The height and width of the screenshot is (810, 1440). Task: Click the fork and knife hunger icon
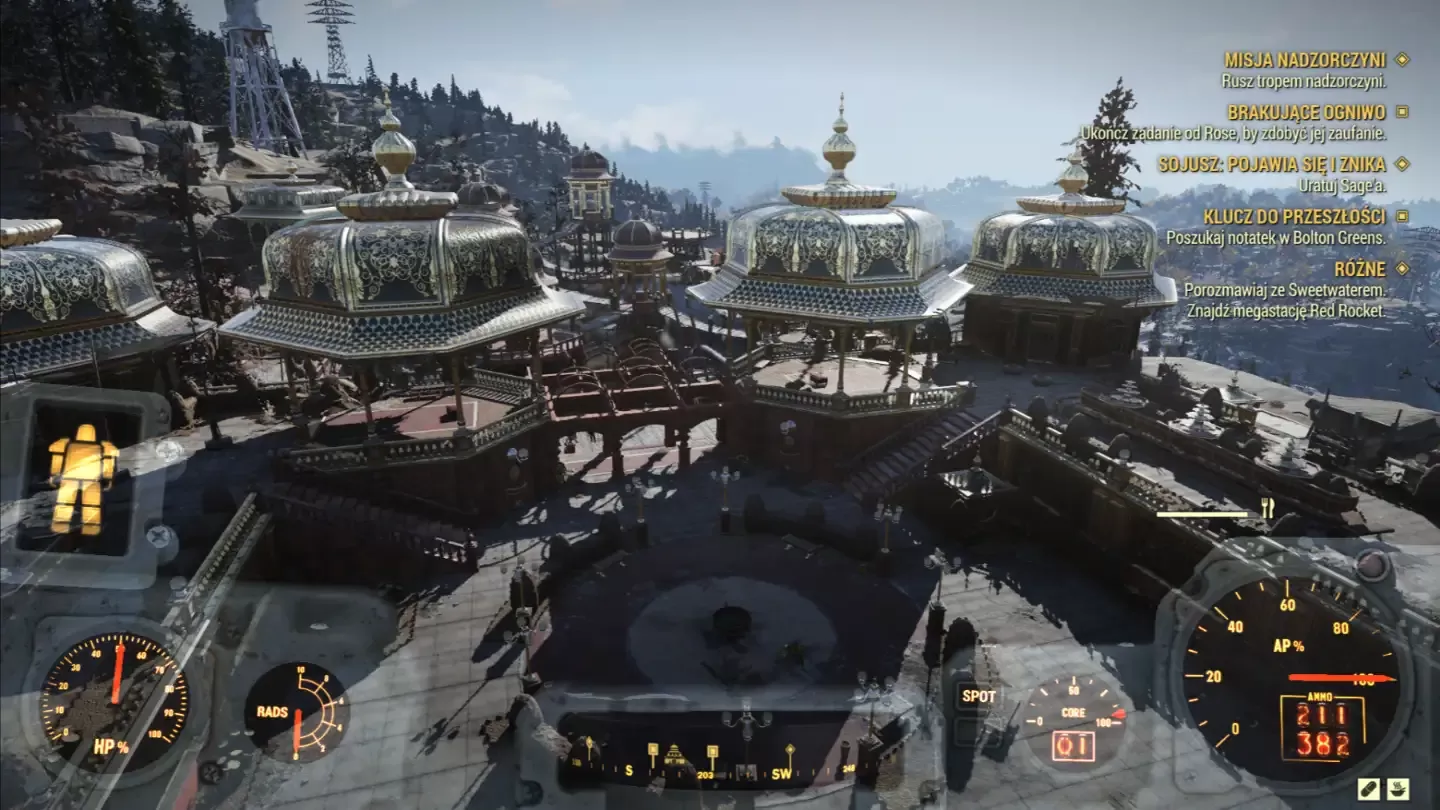tap(1267, 509)
